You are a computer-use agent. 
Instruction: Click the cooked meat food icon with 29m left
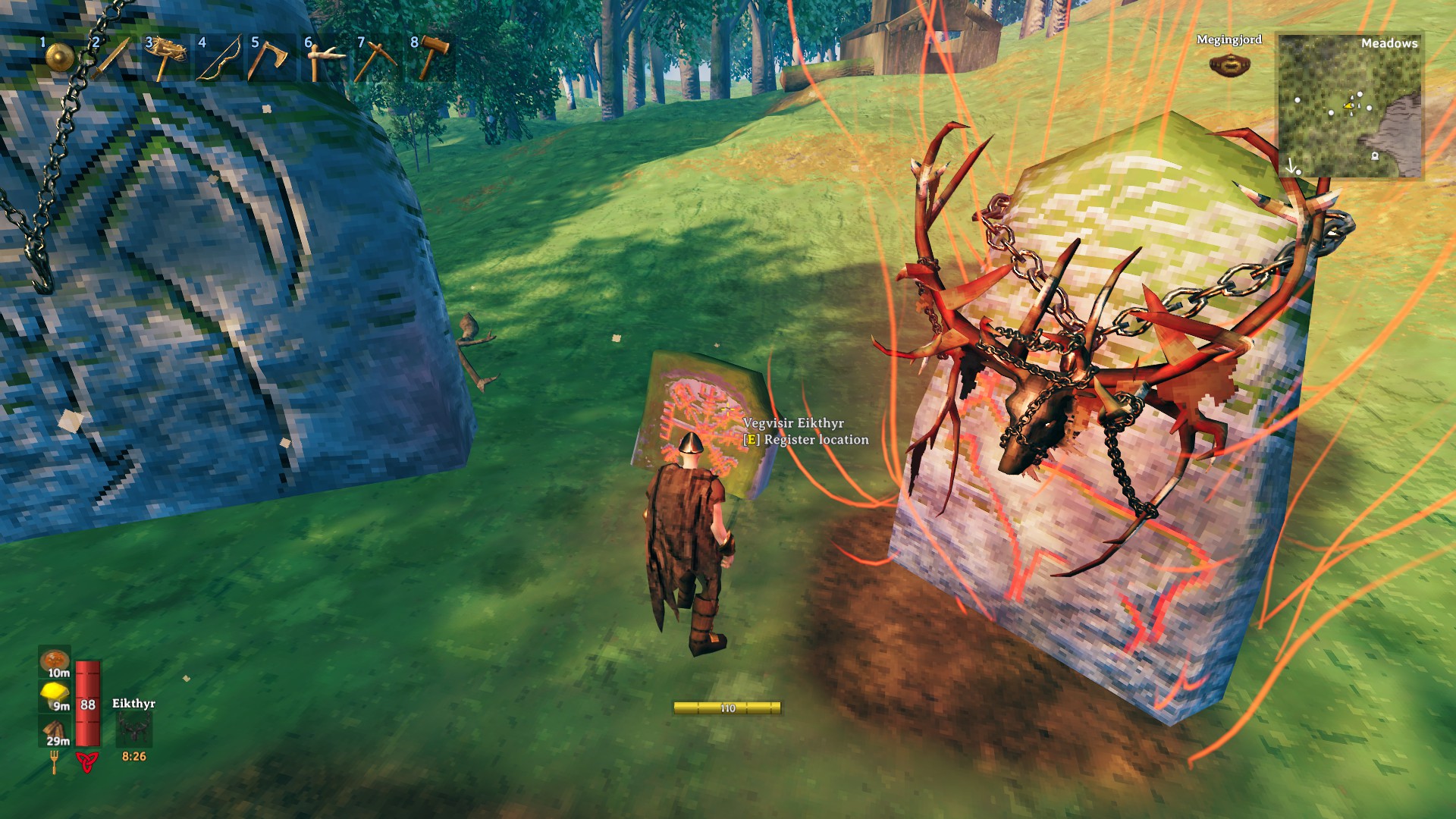point(55,731)
